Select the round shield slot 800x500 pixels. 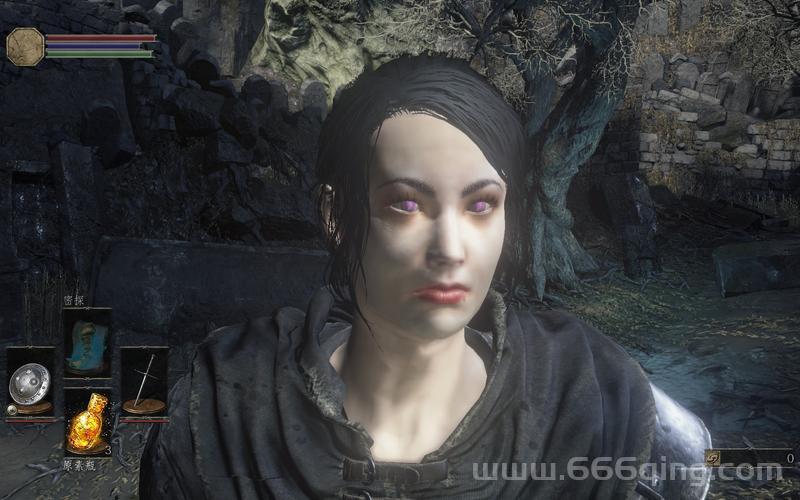[x=30, y=382]
